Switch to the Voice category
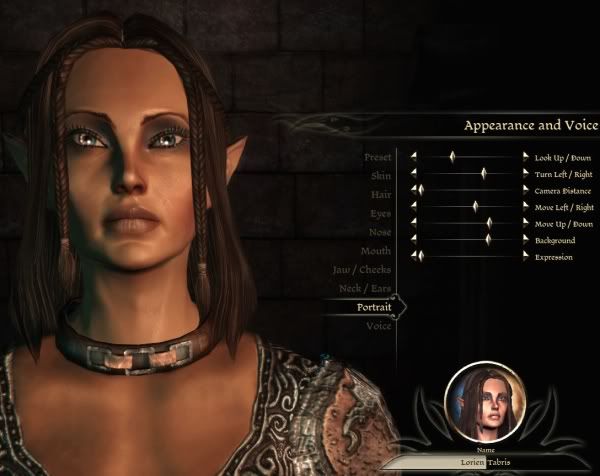Viewport: 600px width, 476px height. pyautogui.click(x=379, y=327)
